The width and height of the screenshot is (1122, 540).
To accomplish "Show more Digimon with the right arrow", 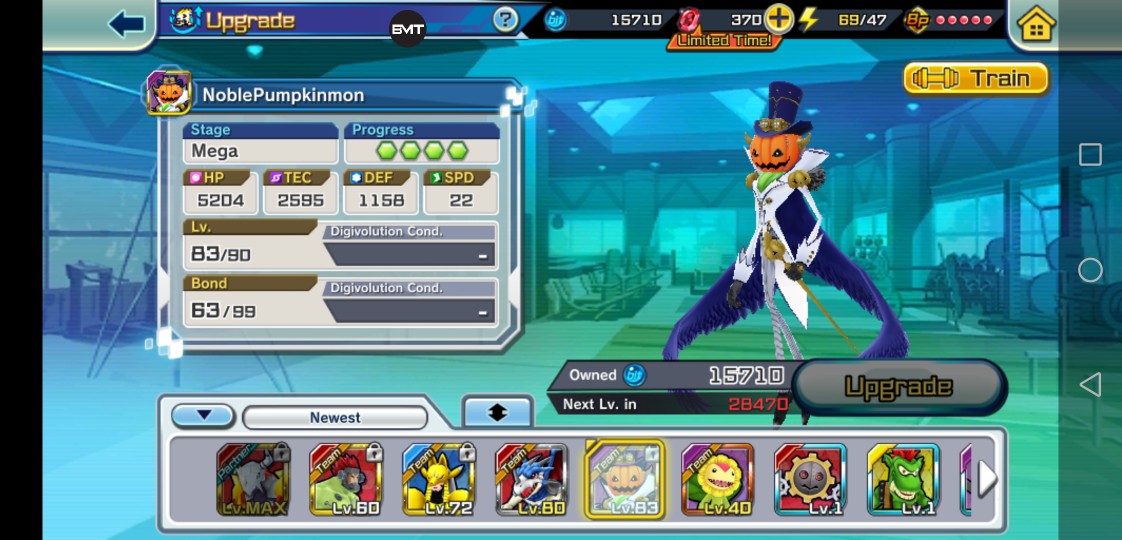I will pyautogui.click(x=987, y=479).
